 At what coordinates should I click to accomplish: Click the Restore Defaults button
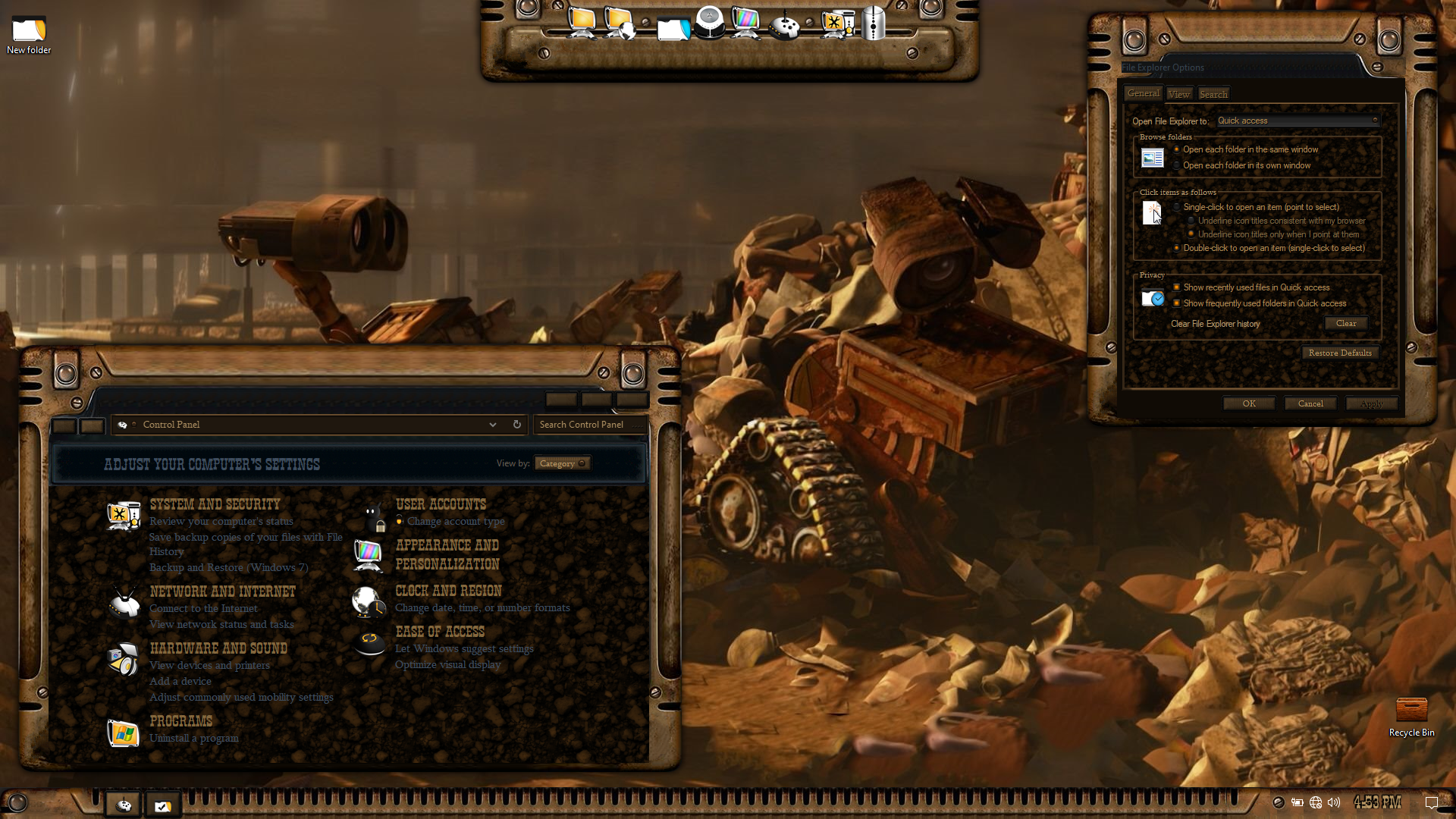click(x=1340, y=353)
